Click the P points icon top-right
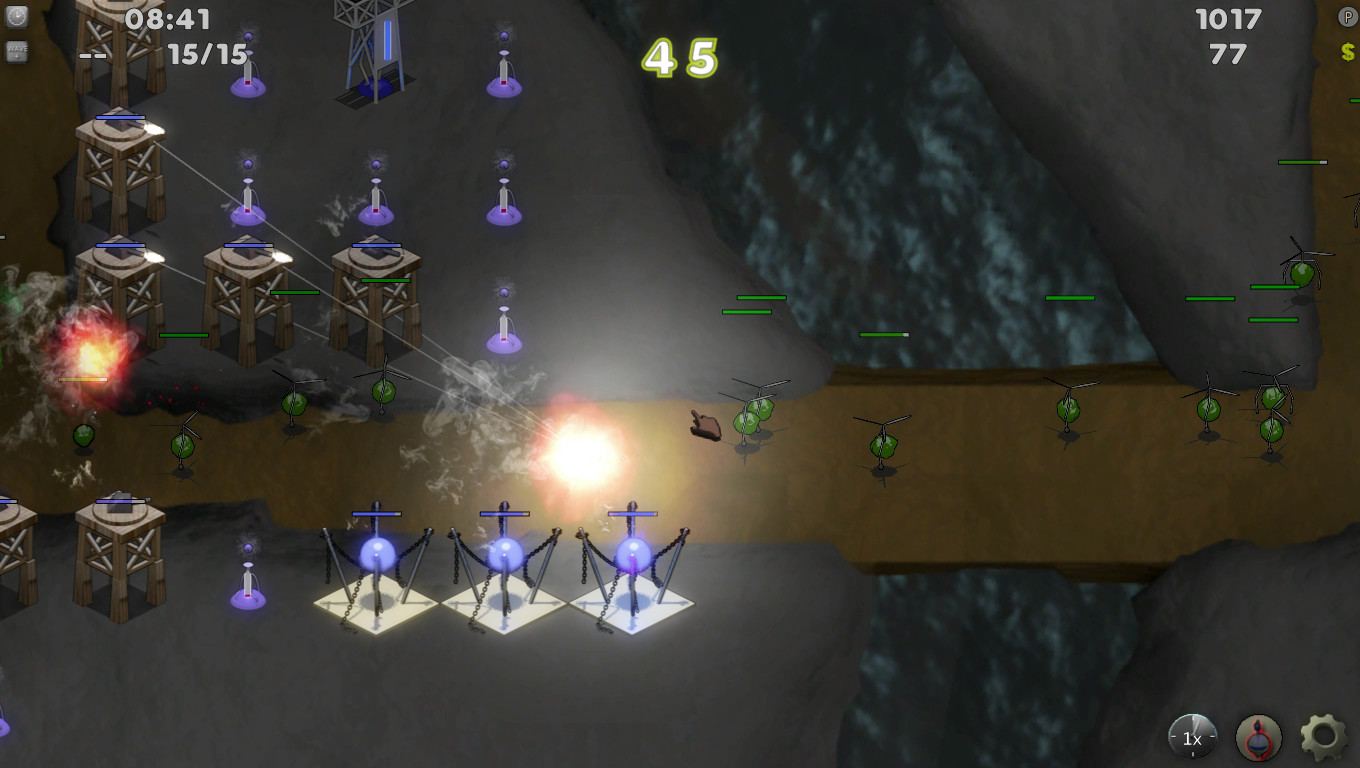The width and height of the screenshot is (1360, 768). pos(1347,17)
